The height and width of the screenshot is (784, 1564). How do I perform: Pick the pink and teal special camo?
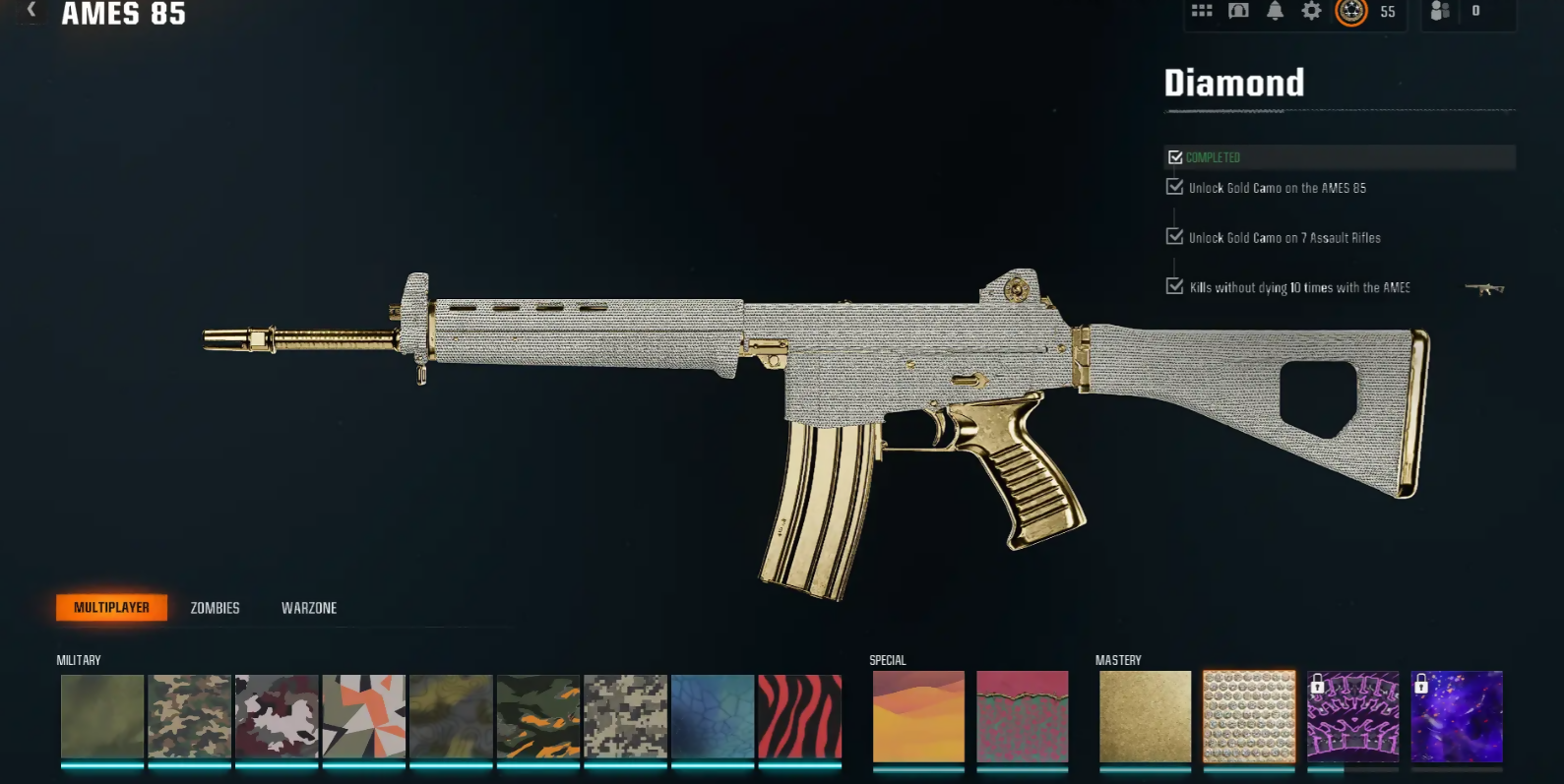click(x=1022, y=716)
